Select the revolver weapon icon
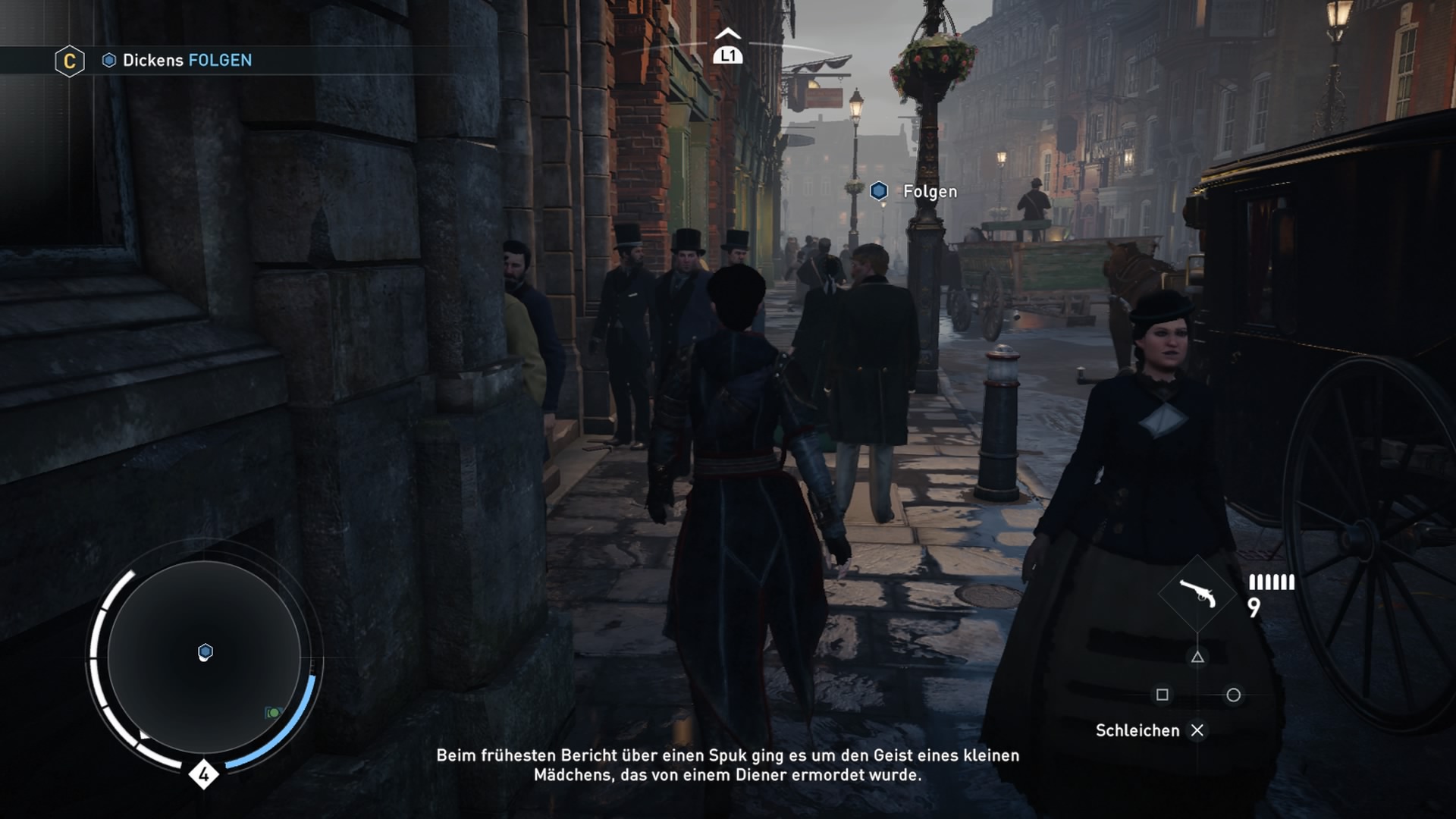This screenshot has width=1456, height=819. (1197, 593)
